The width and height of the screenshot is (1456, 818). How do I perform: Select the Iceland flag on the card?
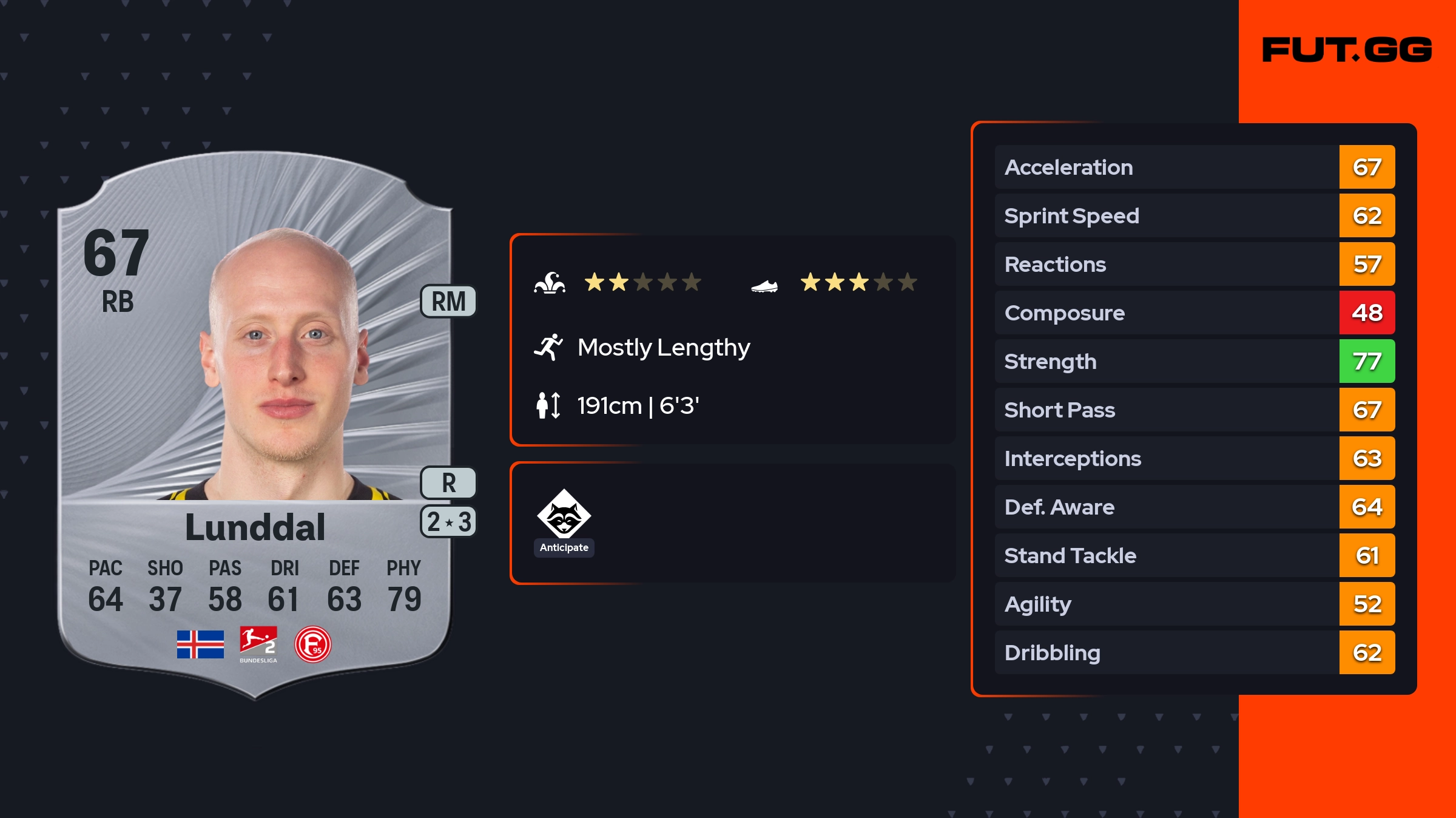tap(200, 644)
